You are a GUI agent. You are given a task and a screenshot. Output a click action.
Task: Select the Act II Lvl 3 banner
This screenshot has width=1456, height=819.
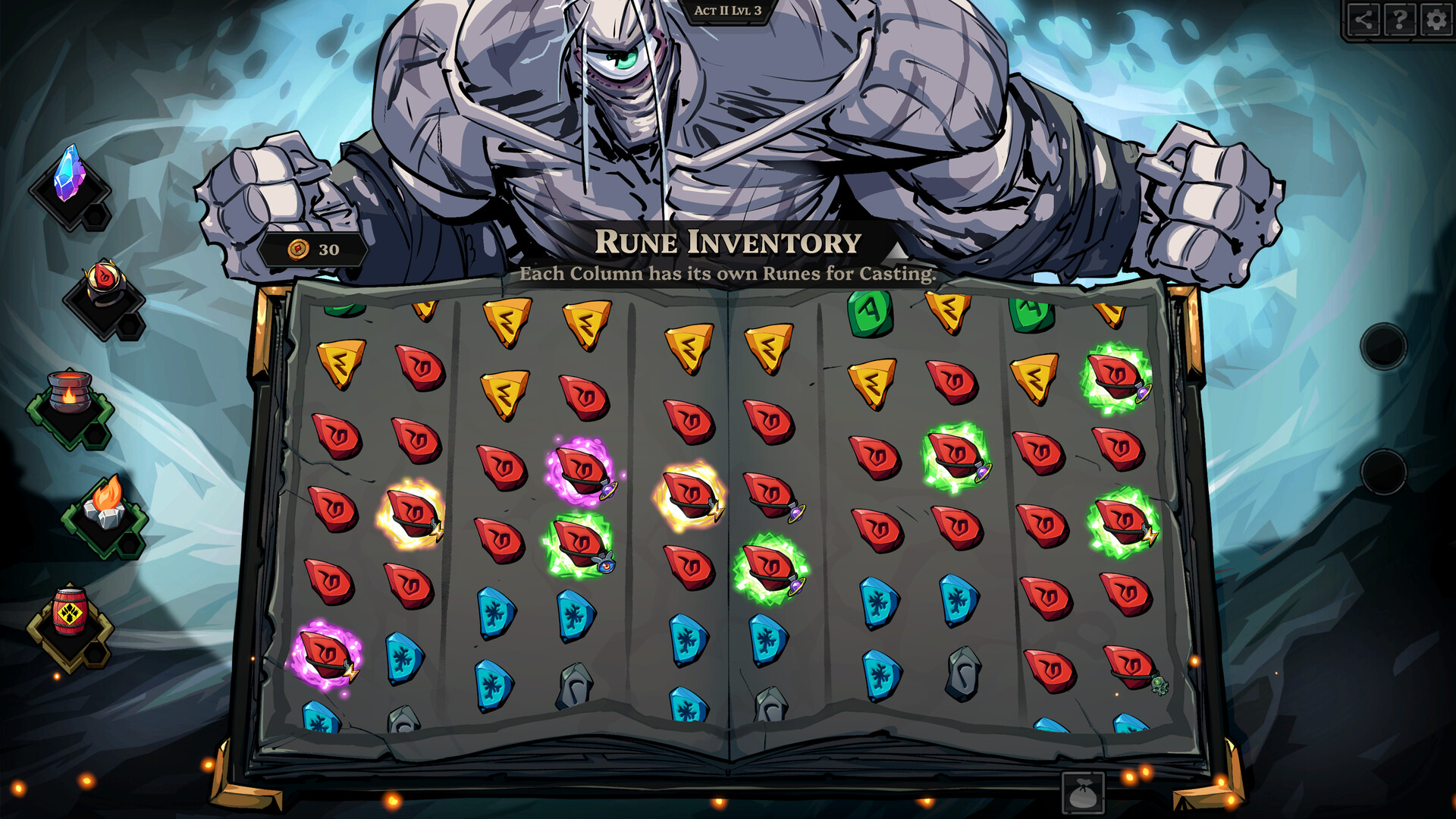[x=726, y=11]
